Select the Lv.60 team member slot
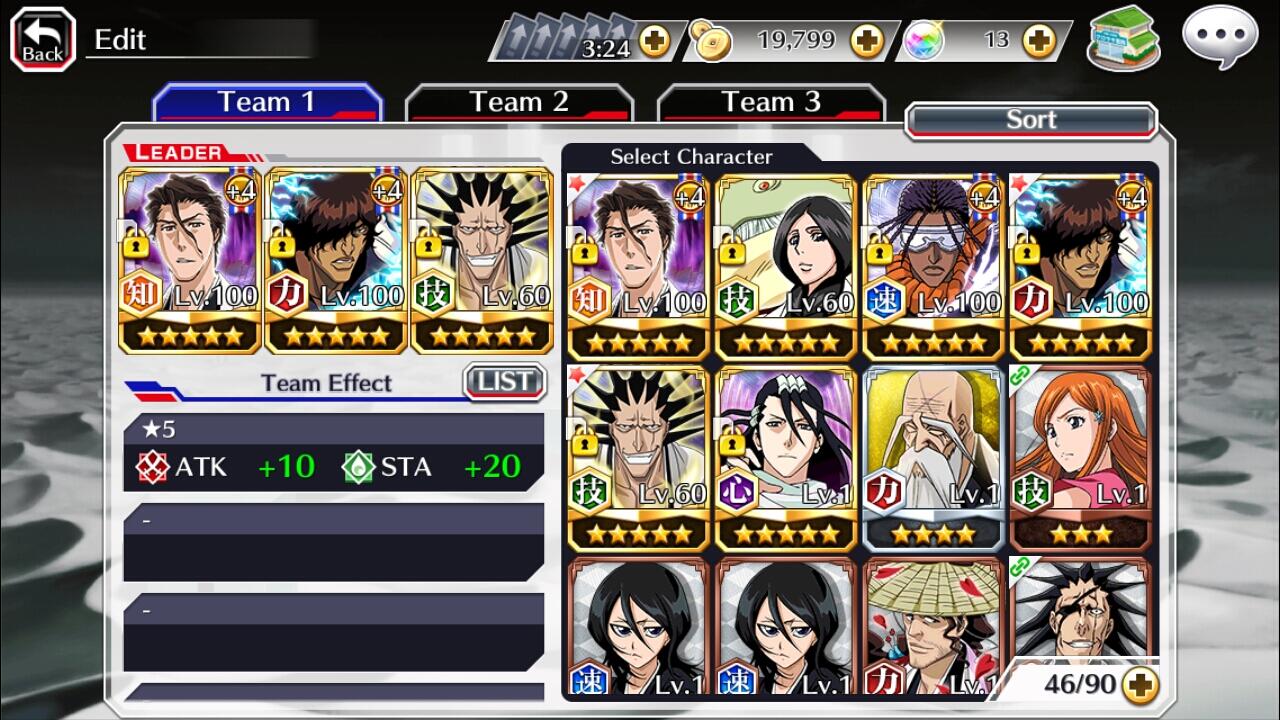The image size is (1280, 720). tap(482, 260)
